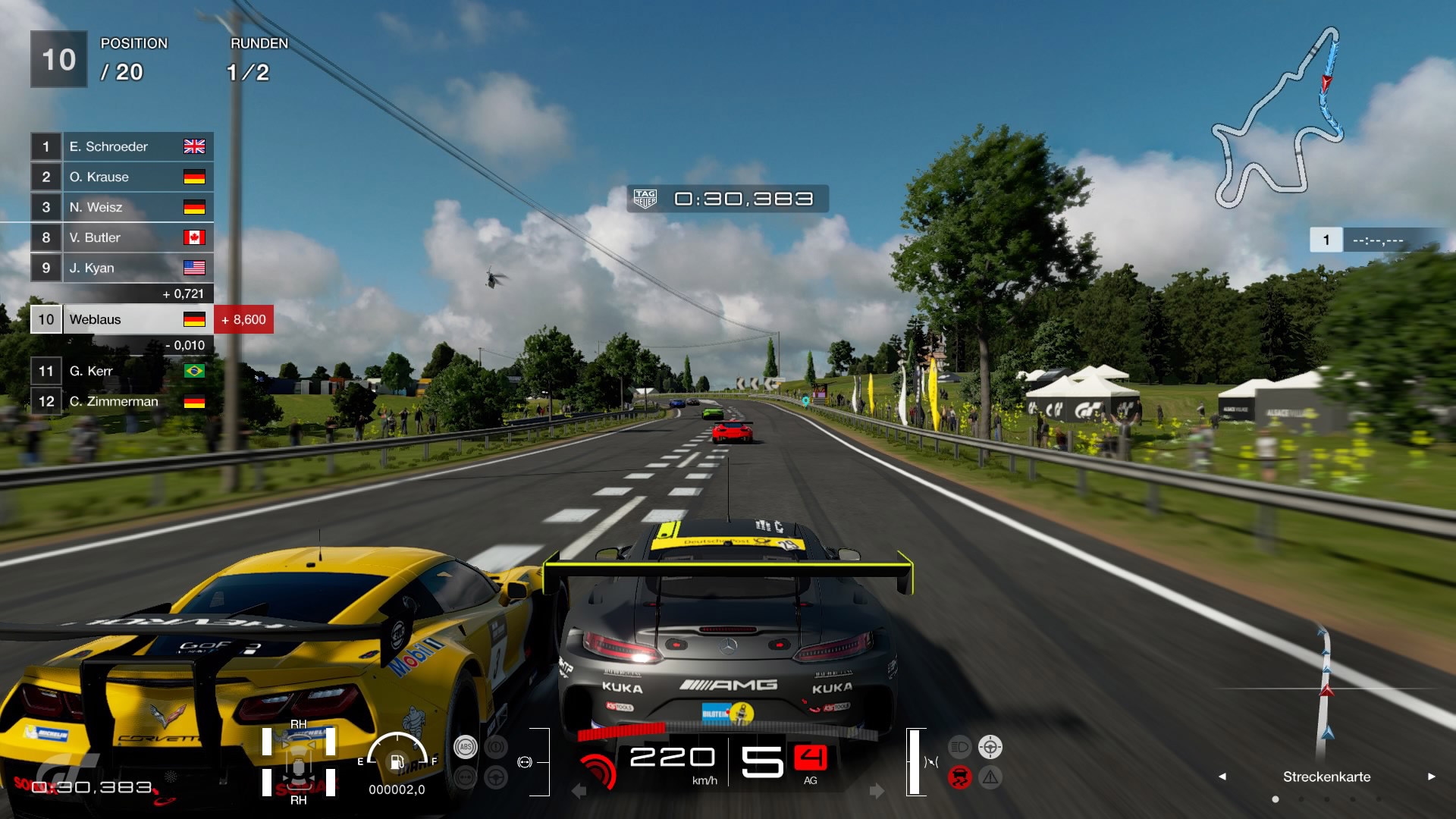The width and height of the screenshot is (1456, 819).
Task: Click the headlight indicator icon
Action: [959, 747]
